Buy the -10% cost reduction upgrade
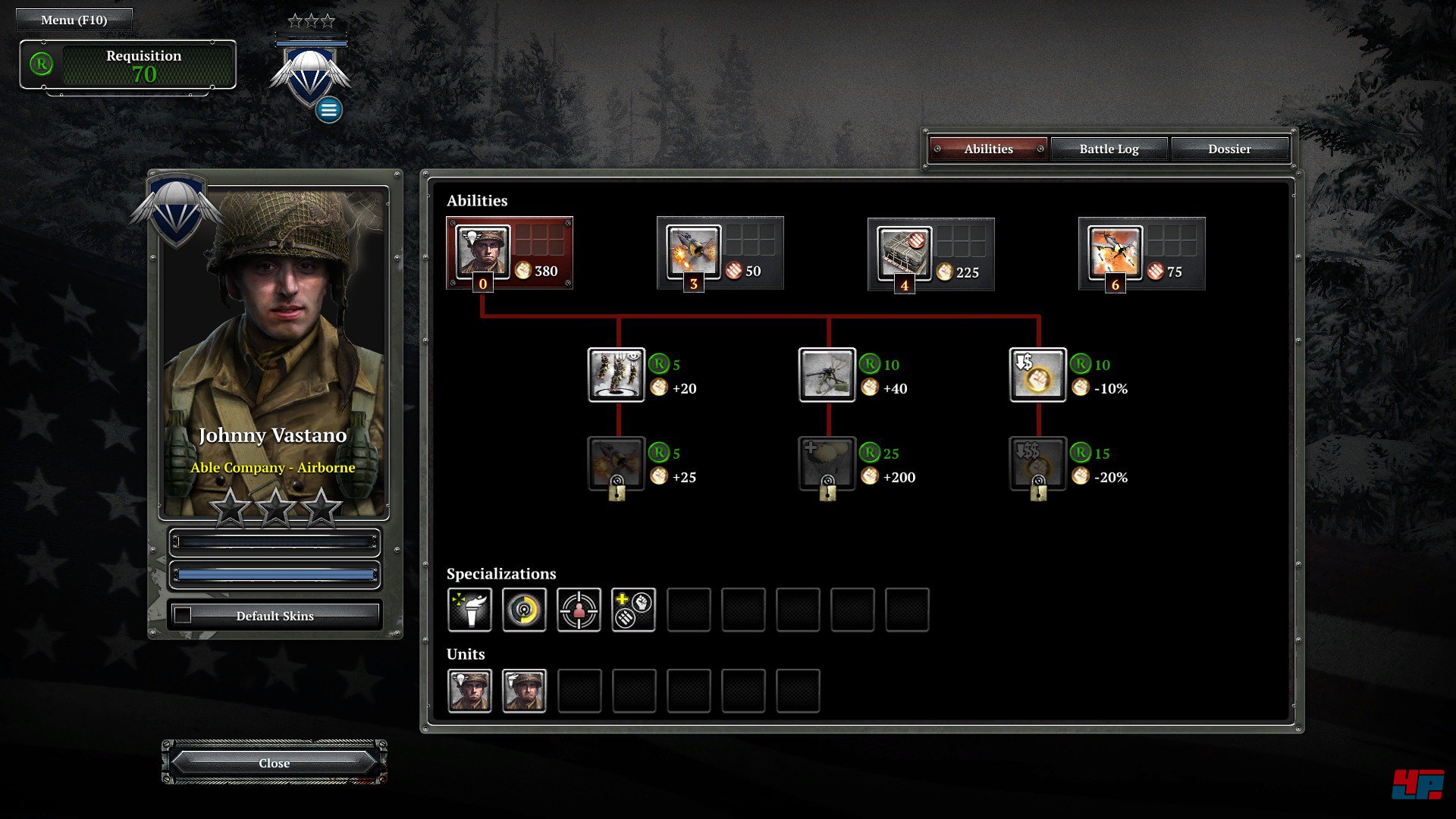The height and width of the screenshot is (819, 1456). click(x=1037, y=375)
